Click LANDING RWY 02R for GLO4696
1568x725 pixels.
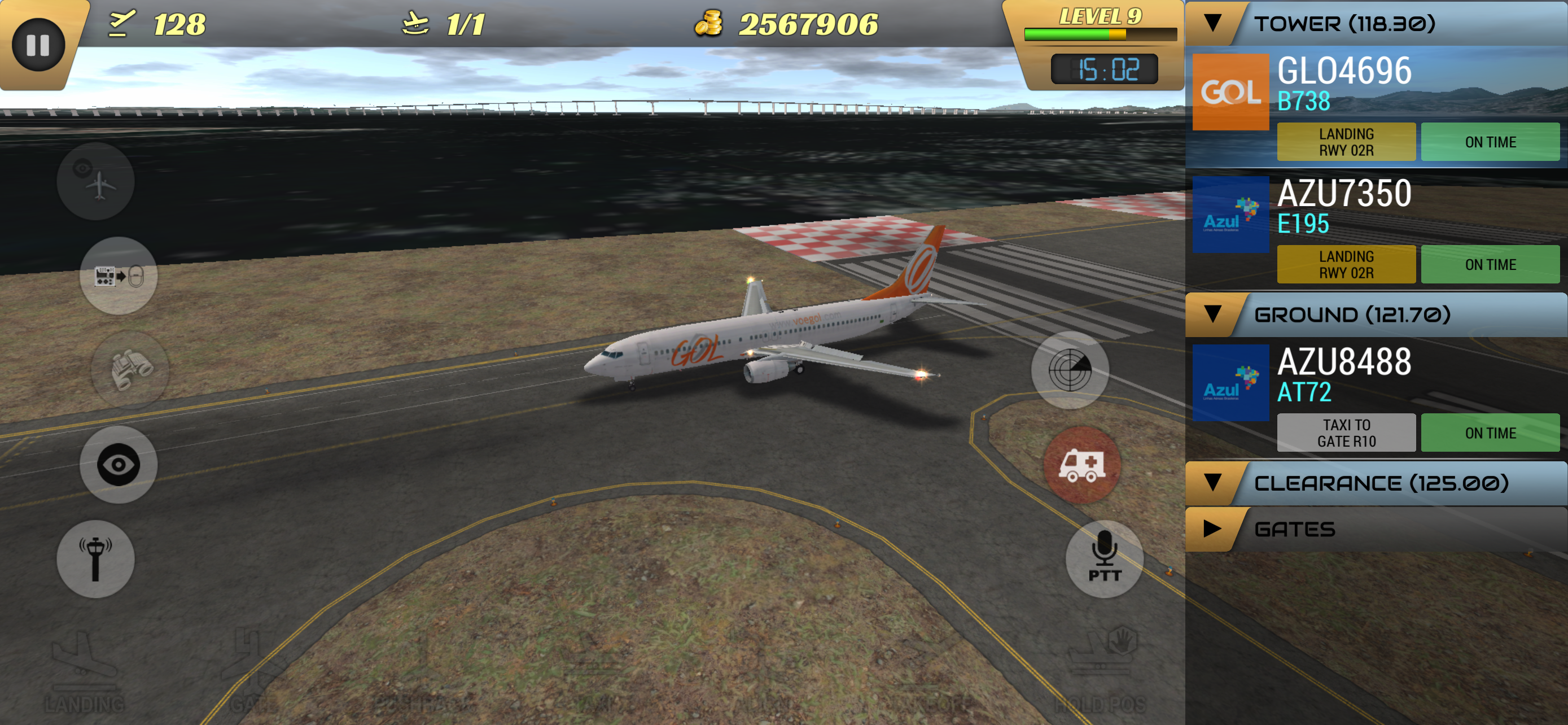point(1346,141)
